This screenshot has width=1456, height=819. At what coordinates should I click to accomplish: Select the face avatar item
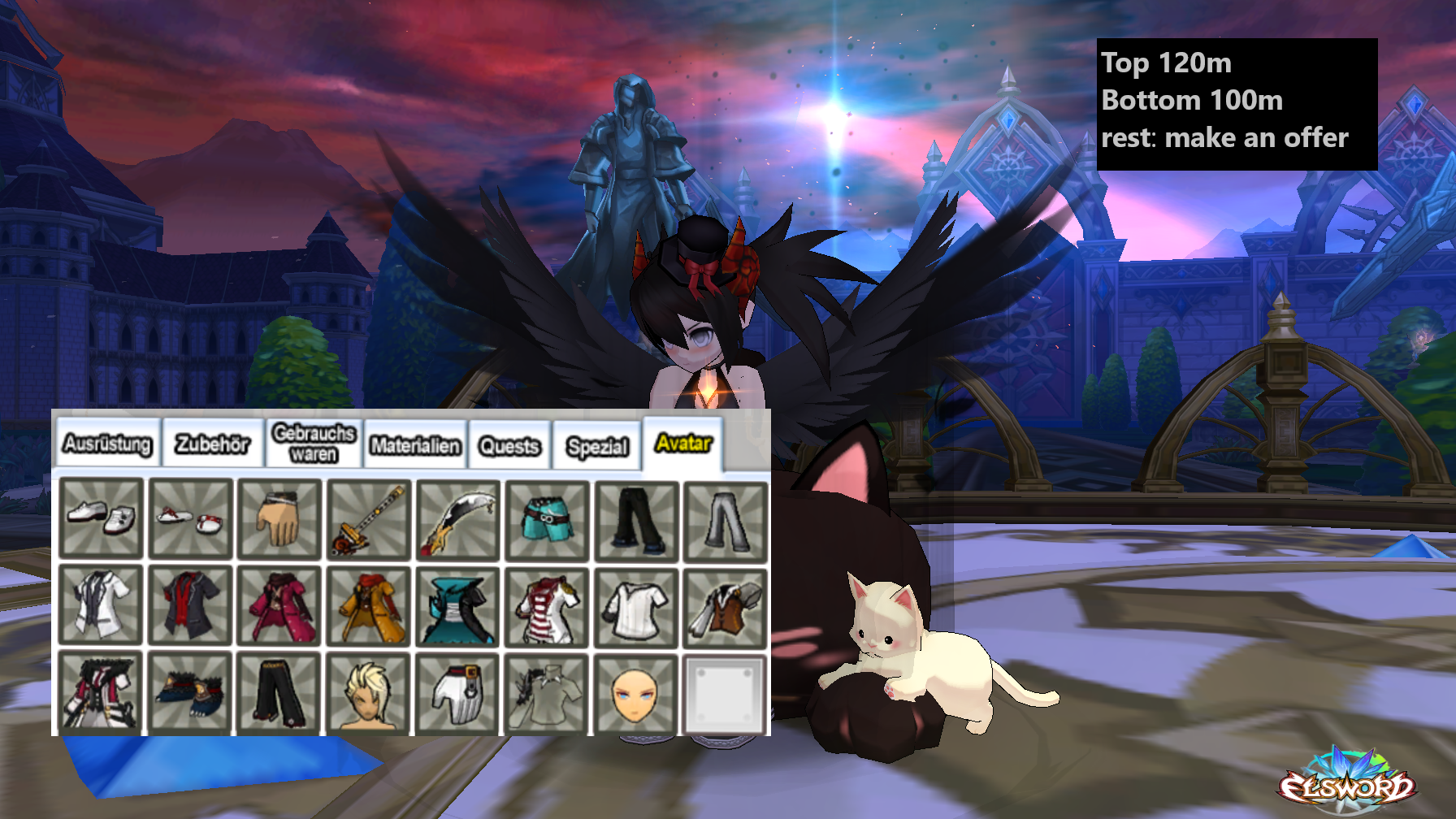(636, 693)
